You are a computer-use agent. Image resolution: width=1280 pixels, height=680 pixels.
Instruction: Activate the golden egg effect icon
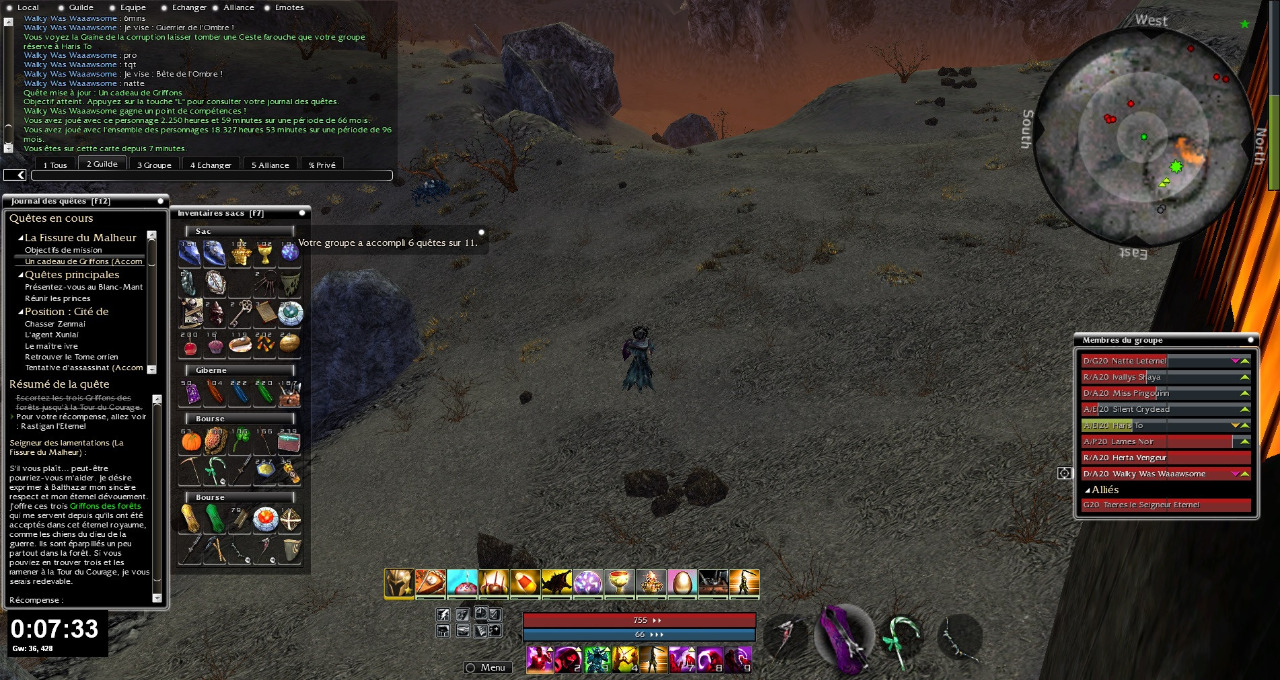680,582
